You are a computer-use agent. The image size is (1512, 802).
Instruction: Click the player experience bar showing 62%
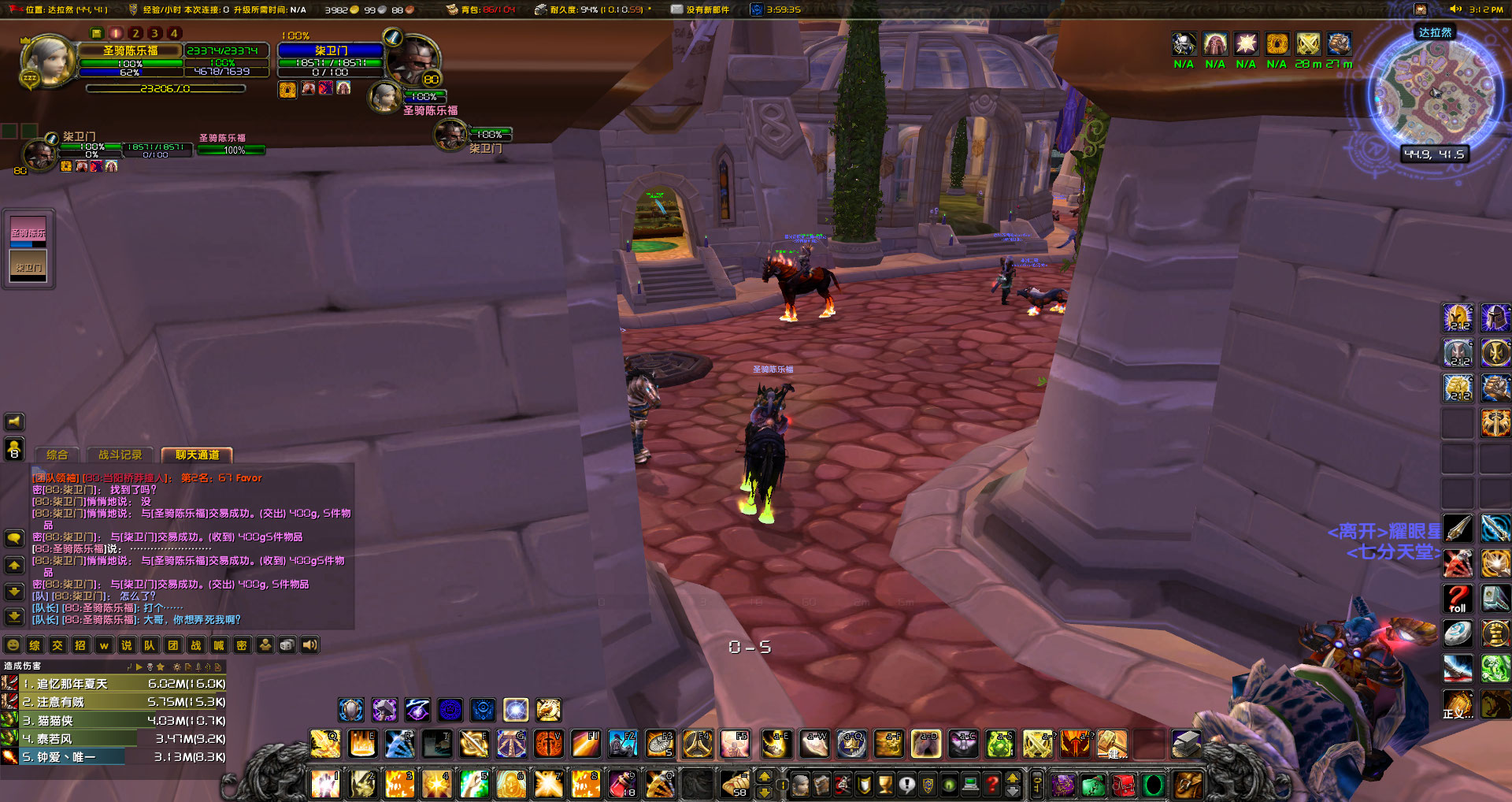coord(132,72)
